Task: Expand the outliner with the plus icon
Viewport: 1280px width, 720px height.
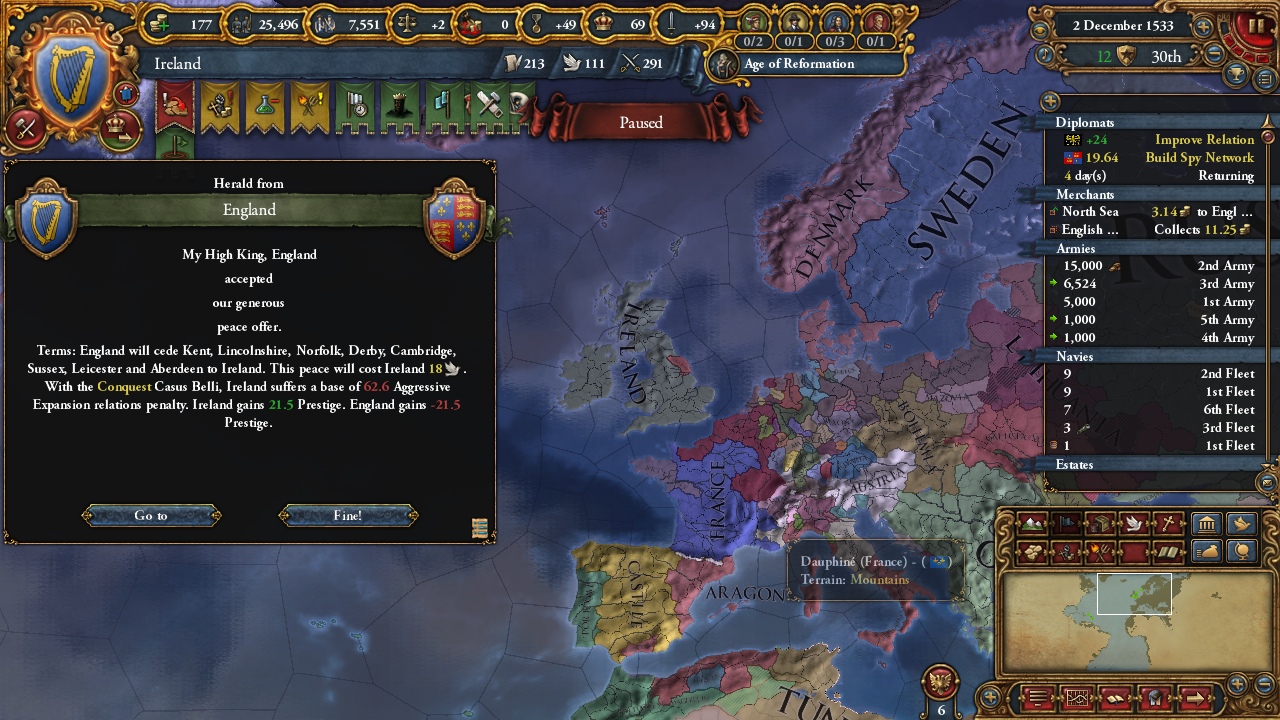Action: pyautogui.click(x=1051, y=101)
